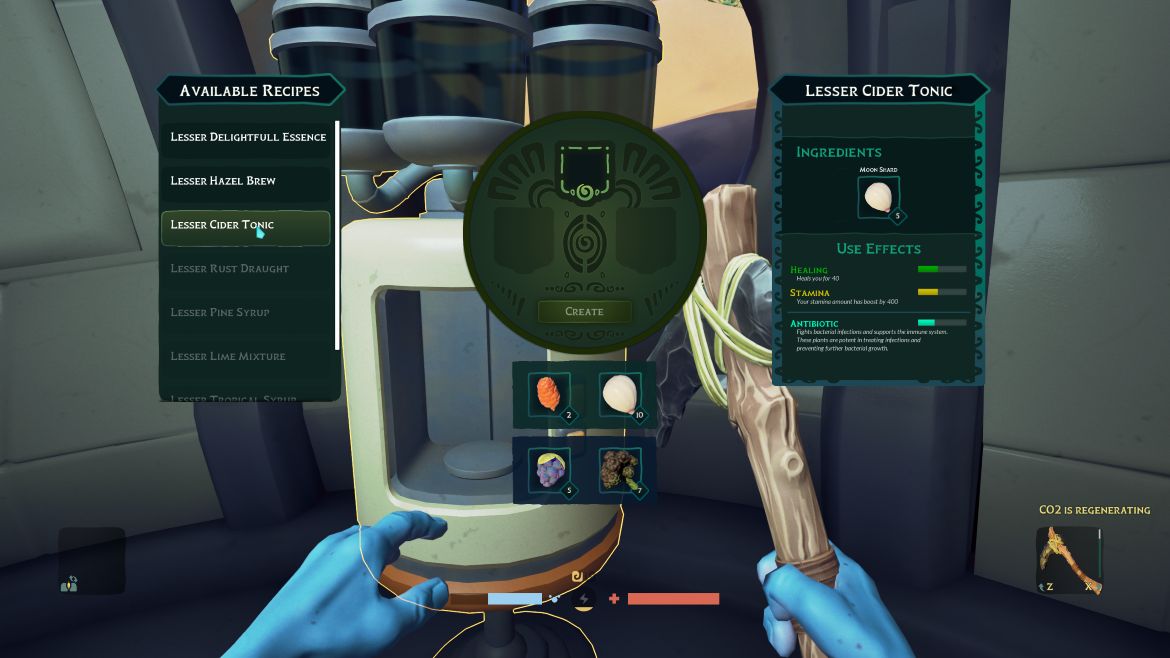The width and height of the screenshot is (1170, 658).
Task: Click the dashed ingredient slot above the swirl
Action: click(584, 167)
